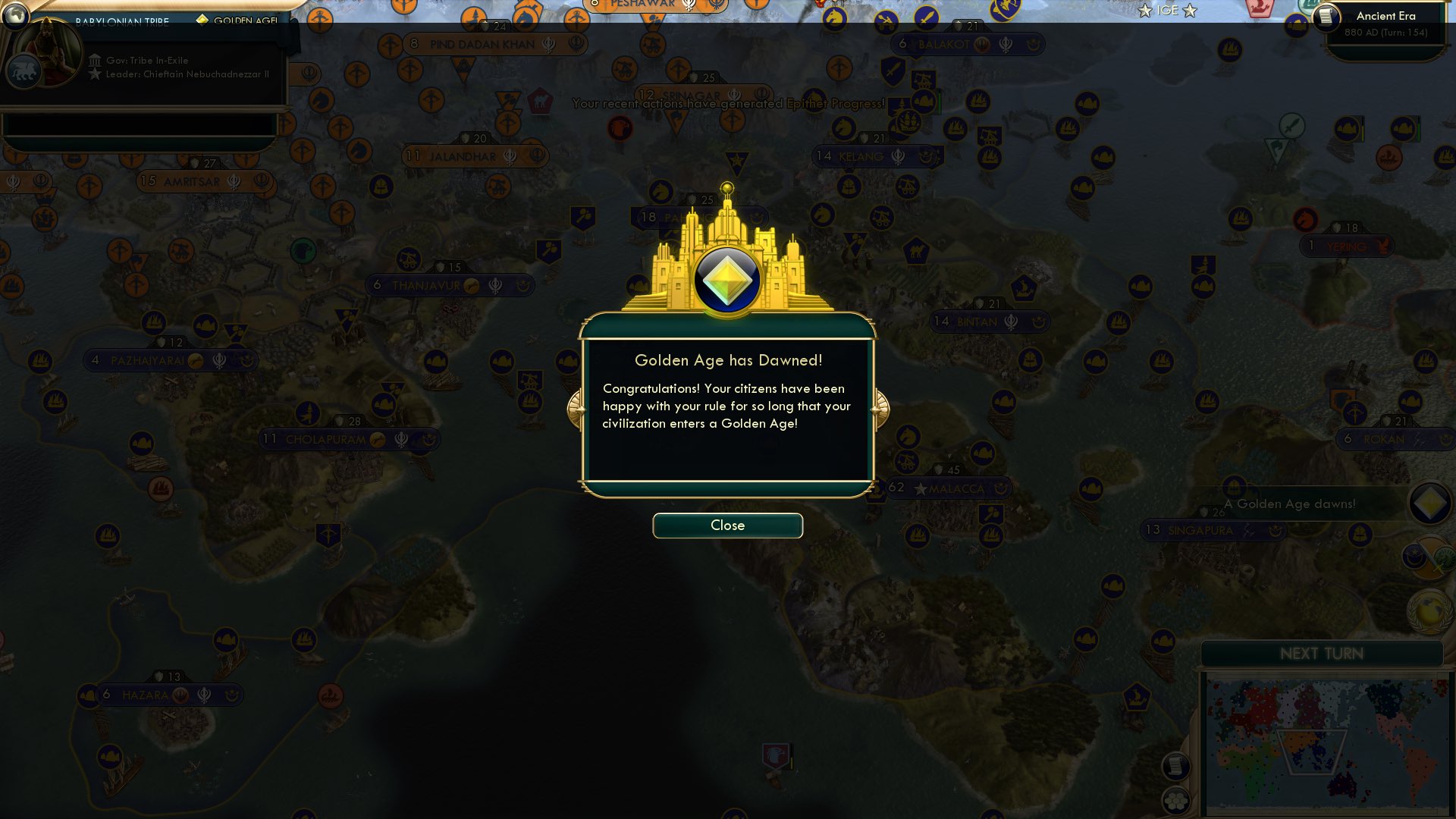The width and height of the screenshot is (1456, 819).
Task: Select the Malacca city banner
Action: point(947,488)
